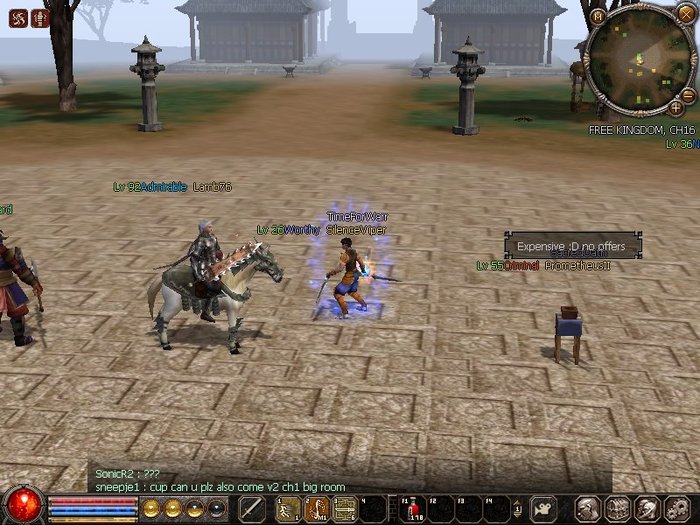
Task: Zoom in the minimap with the plus button
Action: point(676,107)
